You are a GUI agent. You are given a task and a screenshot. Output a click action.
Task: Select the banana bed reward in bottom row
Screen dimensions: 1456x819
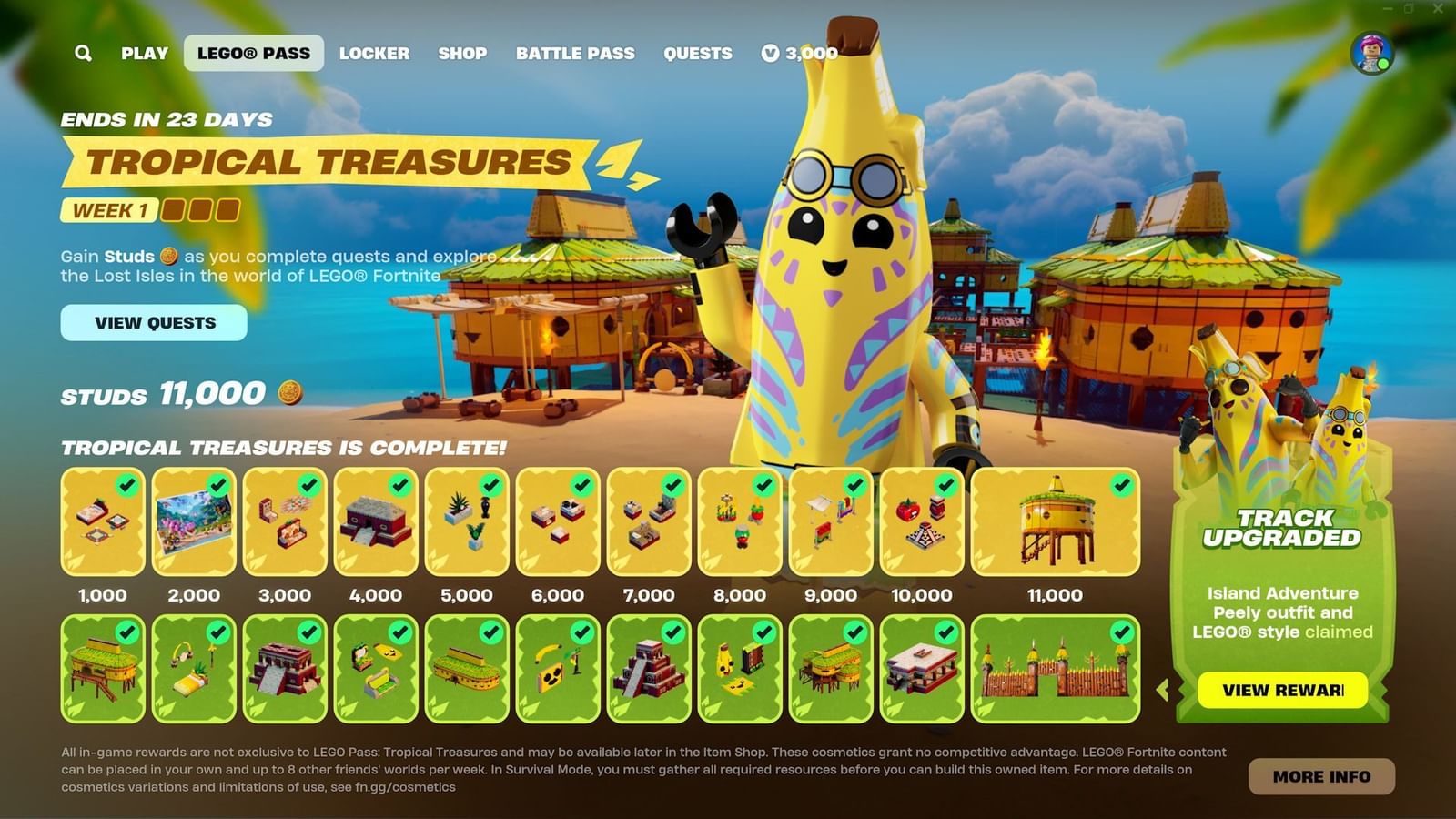coord(195,667)
